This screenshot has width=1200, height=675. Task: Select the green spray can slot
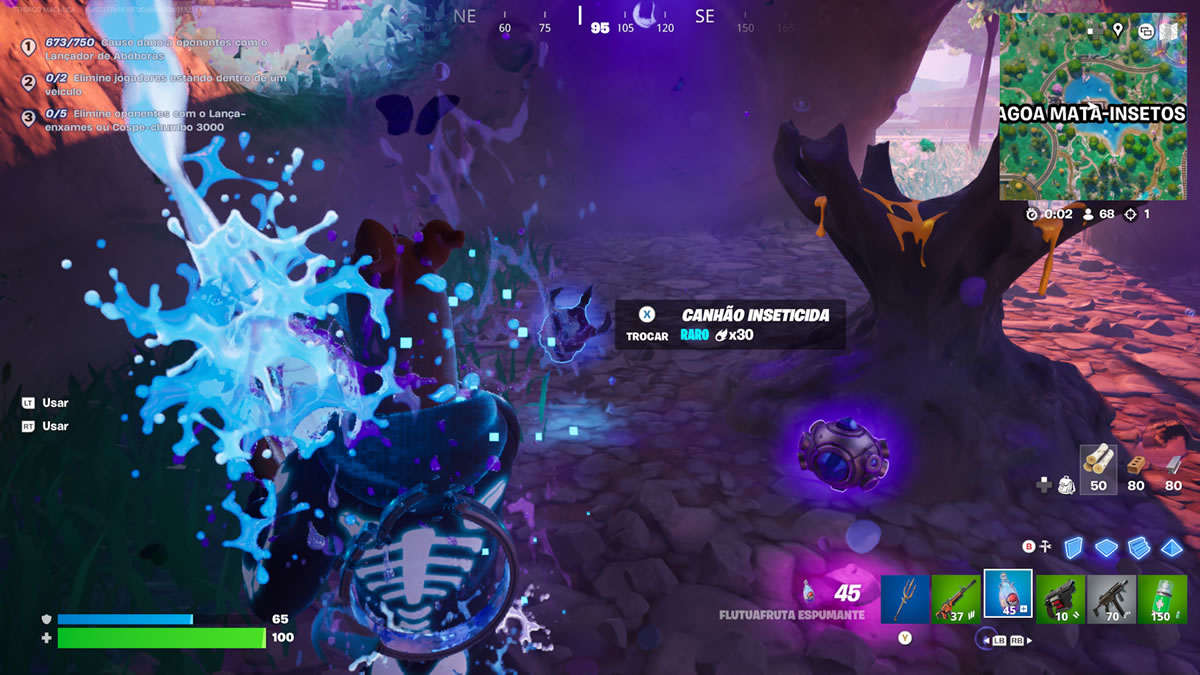1162,599
